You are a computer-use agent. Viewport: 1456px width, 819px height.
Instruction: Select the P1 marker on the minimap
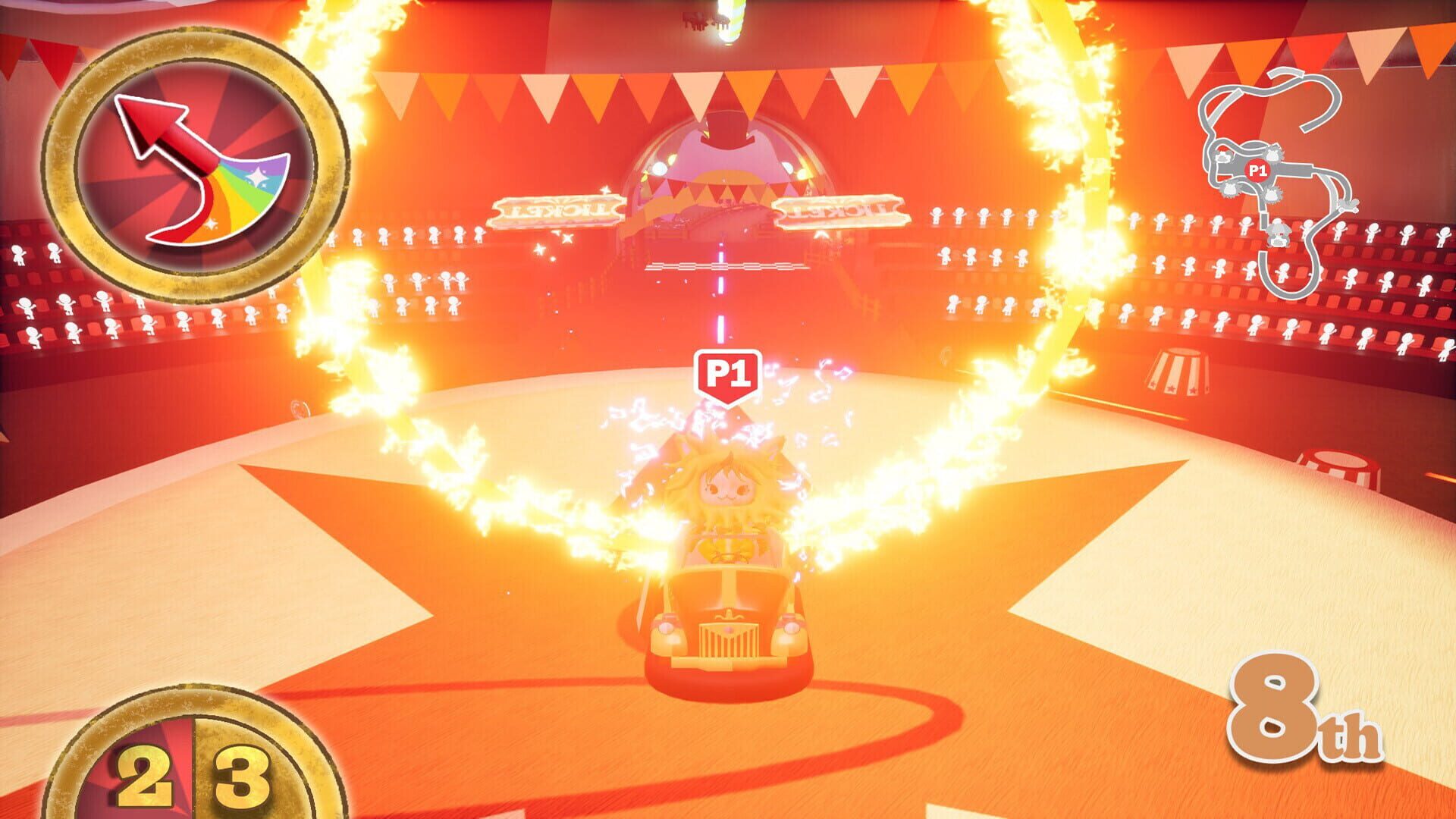[x=1257, y=170]
